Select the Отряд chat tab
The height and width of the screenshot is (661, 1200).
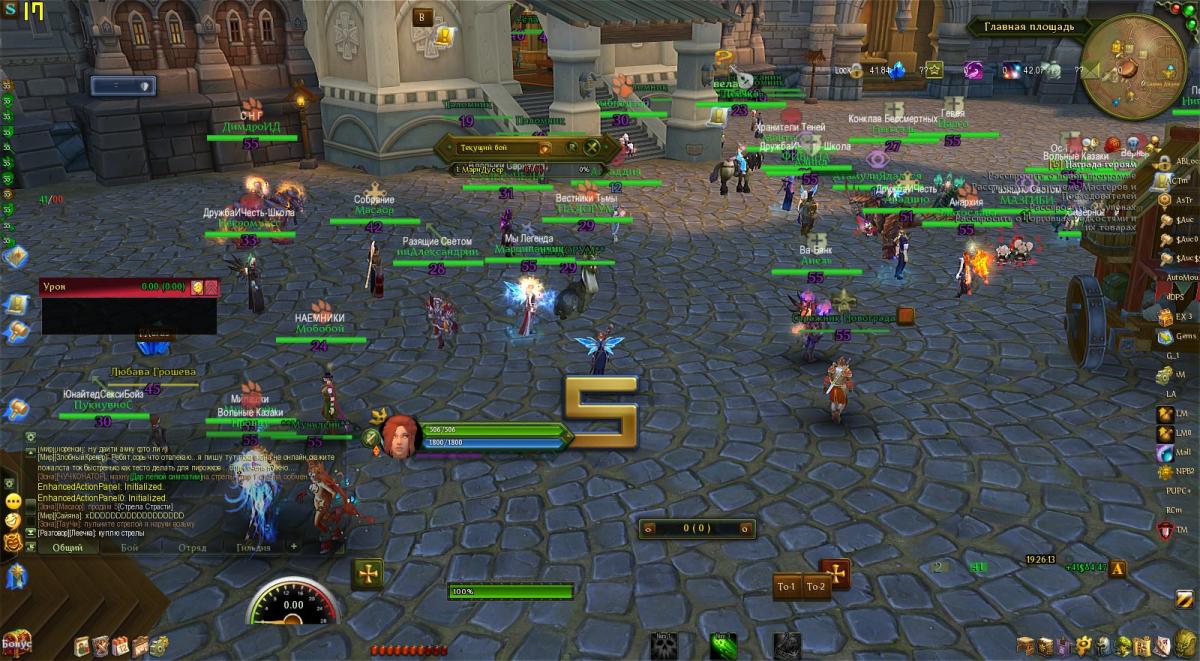(x=192, y=547)
